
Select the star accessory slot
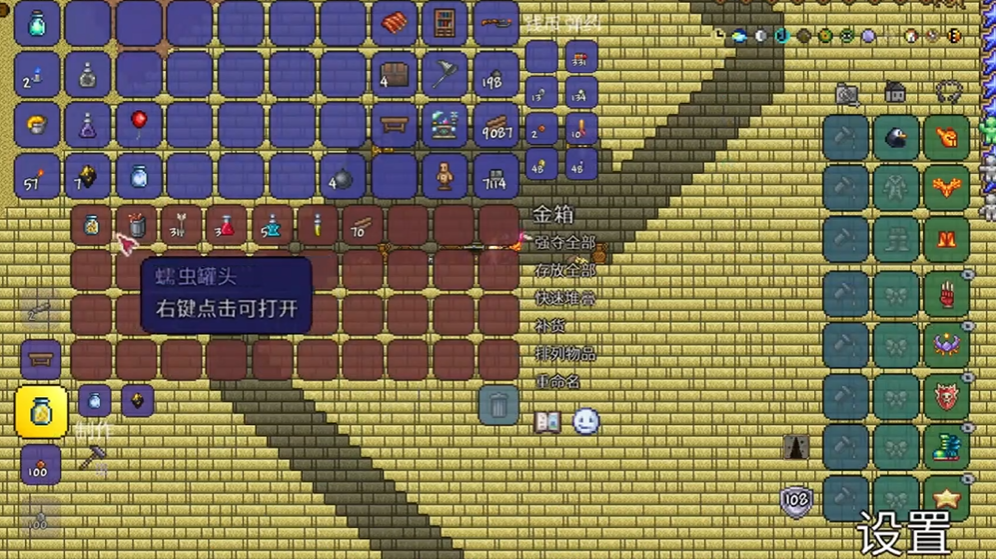(x=946, y=497)
